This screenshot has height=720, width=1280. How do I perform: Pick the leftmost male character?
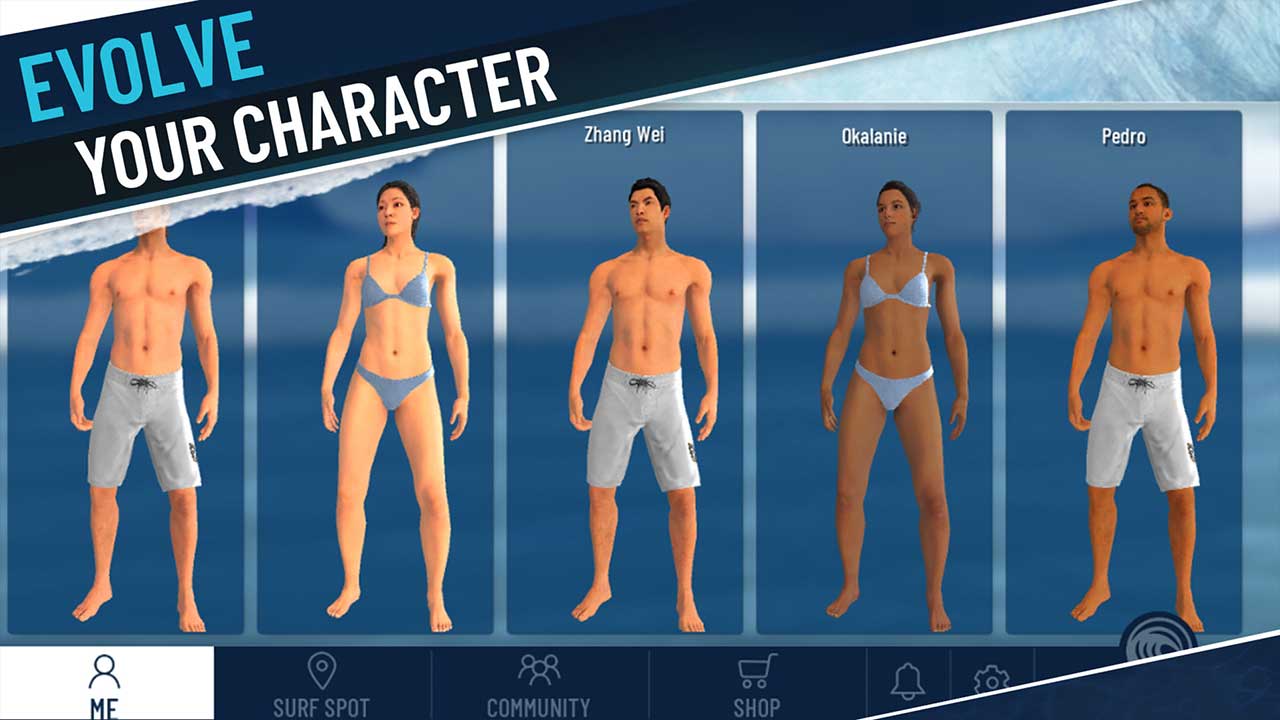(145, 400)
